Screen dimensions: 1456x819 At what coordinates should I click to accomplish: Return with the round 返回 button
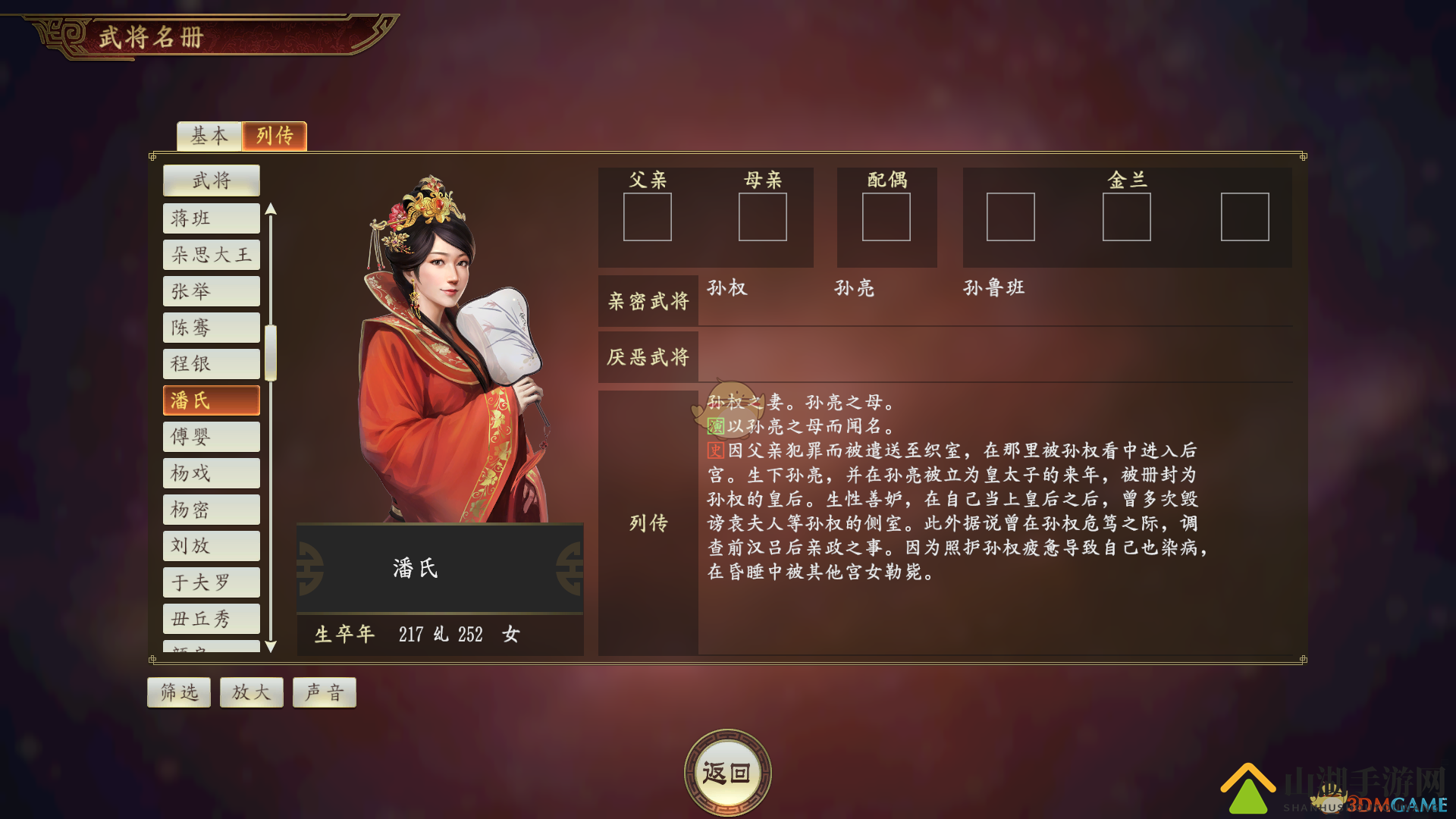[x=727, y=773]
